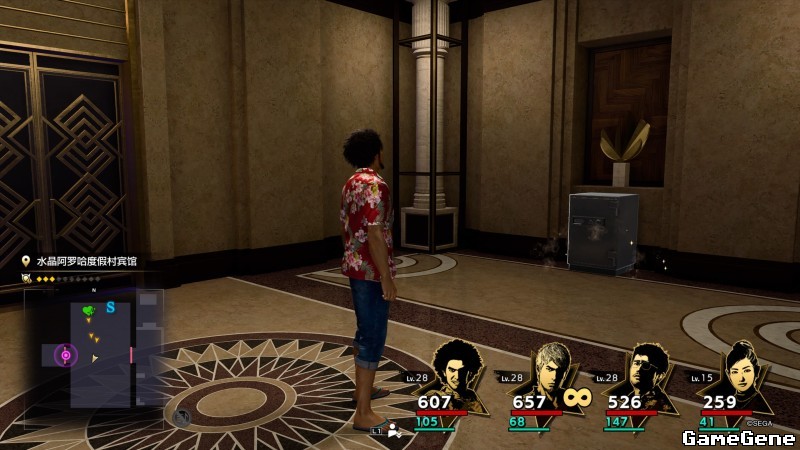800x450 pixels.
Task: Click the location pin beside the resort hotel name
Action: pos(26,261)
